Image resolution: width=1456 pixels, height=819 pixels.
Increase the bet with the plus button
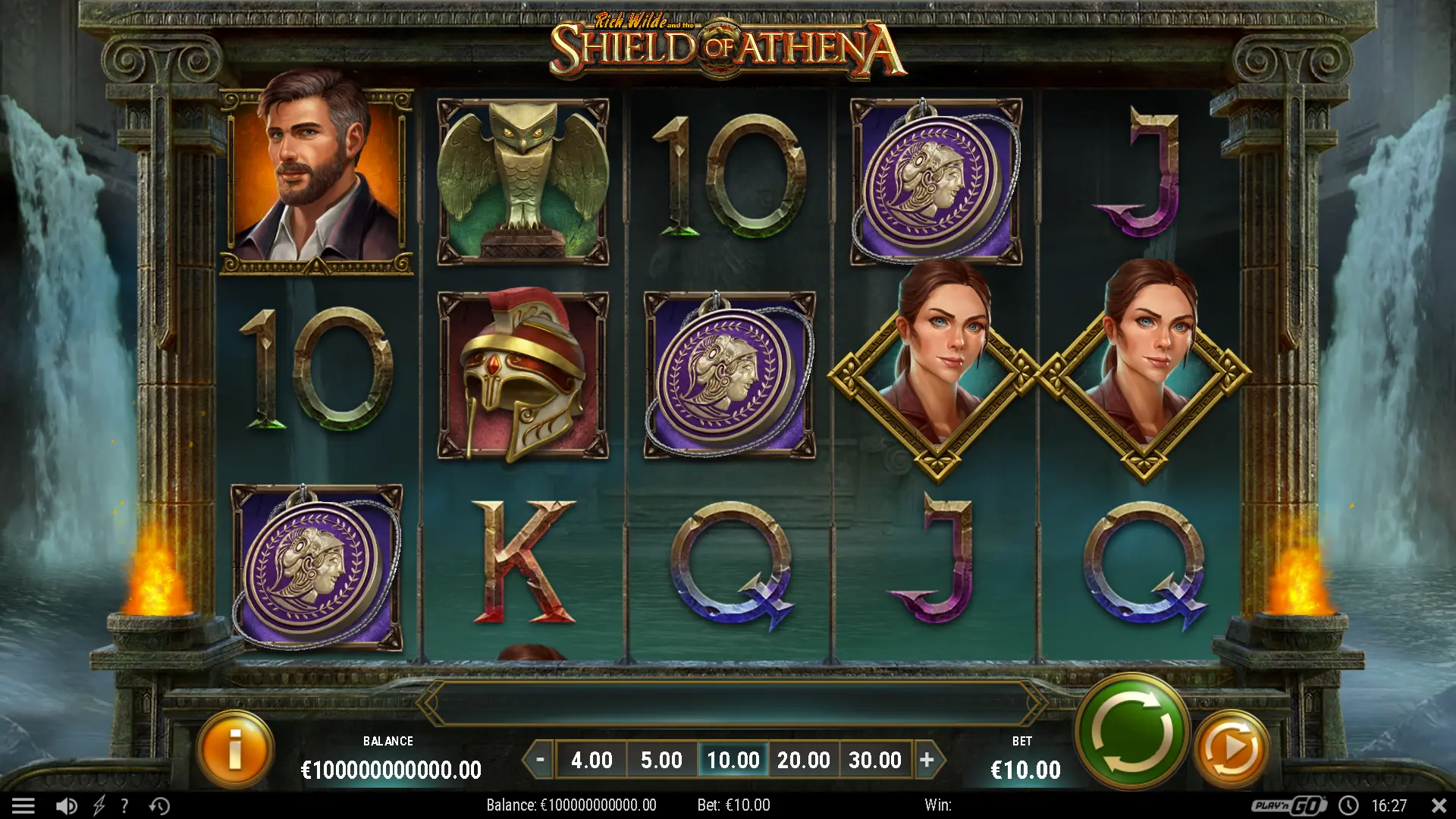pyautogui.click(x=927, y=759)
